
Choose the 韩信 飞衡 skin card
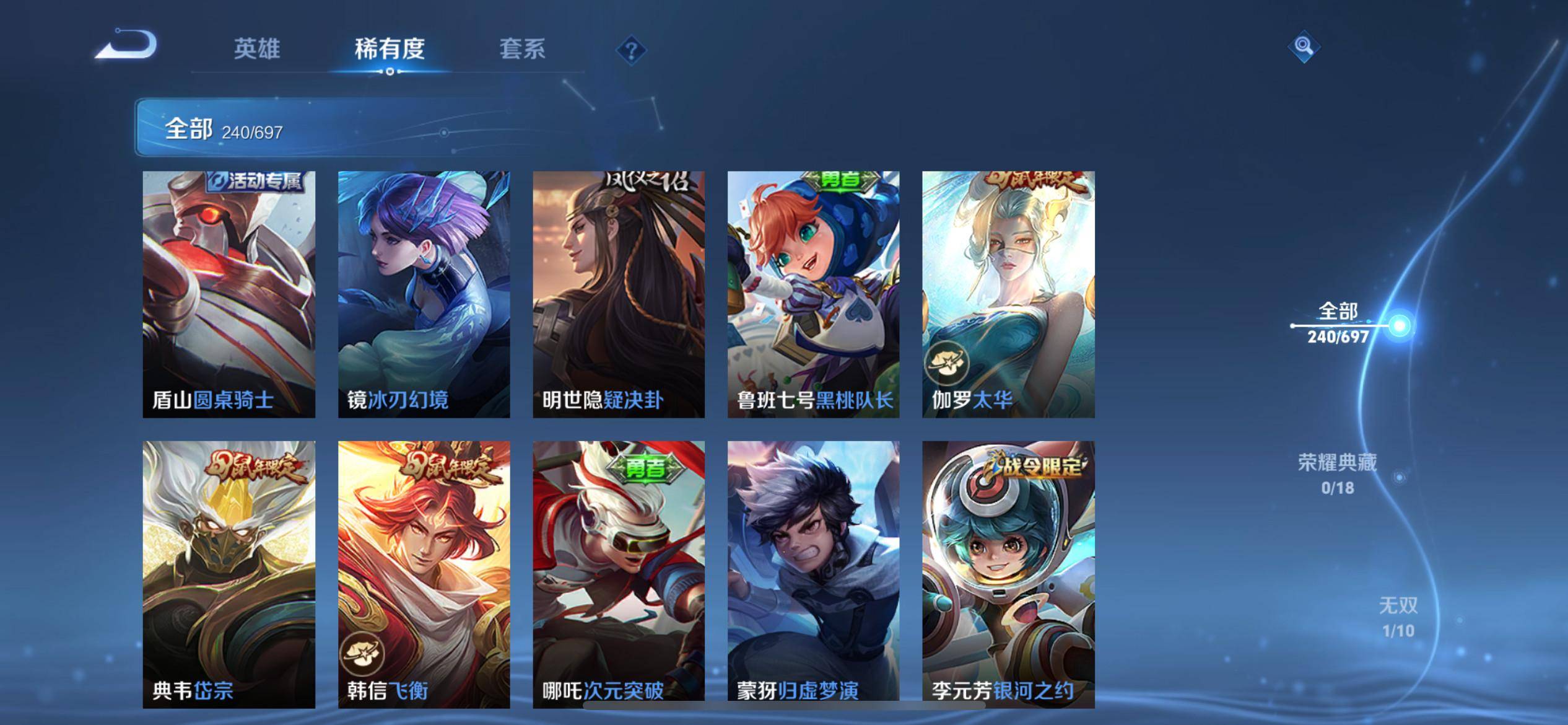coord(424,574)
